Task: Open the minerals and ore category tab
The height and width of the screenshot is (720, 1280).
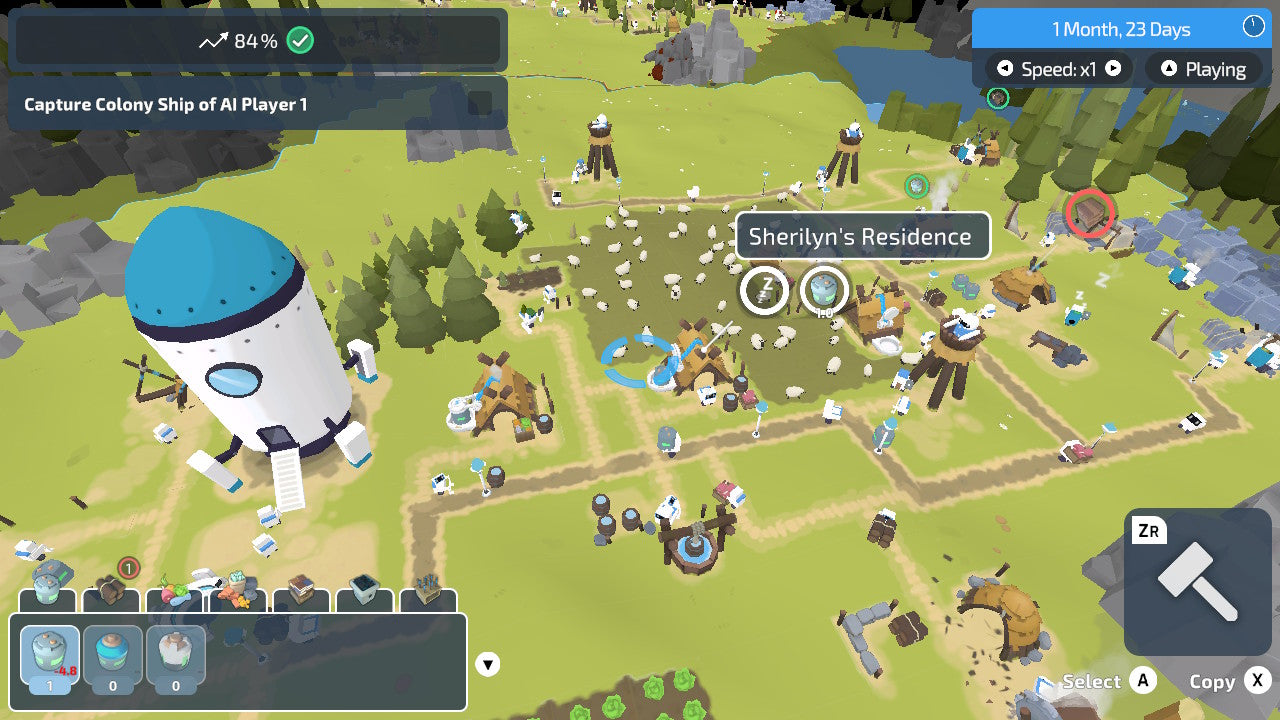Action: pyautogui.click(x=238, y=594)
